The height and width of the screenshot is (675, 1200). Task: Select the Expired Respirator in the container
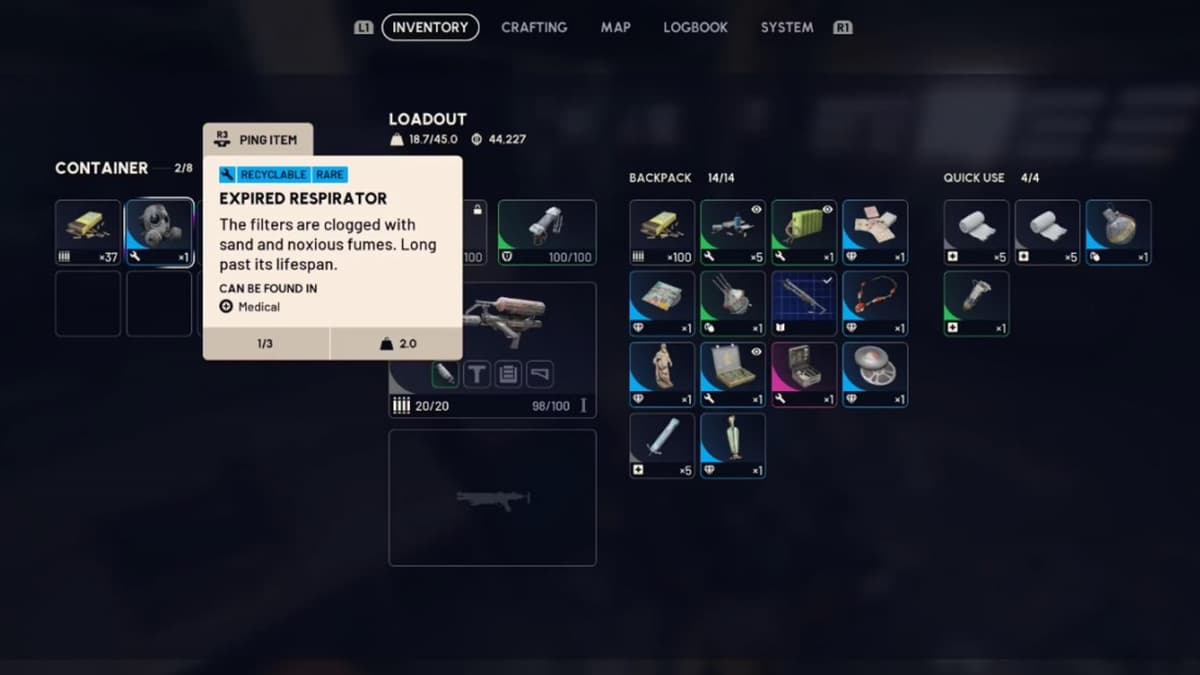click(159, 232)
